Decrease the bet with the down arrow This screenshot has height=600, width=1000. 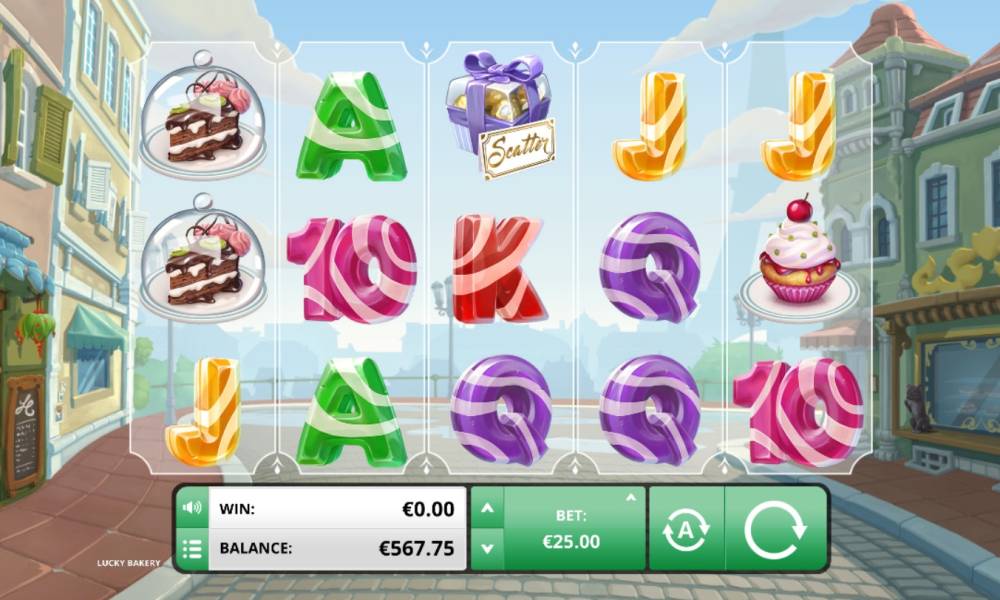(487, 548)
